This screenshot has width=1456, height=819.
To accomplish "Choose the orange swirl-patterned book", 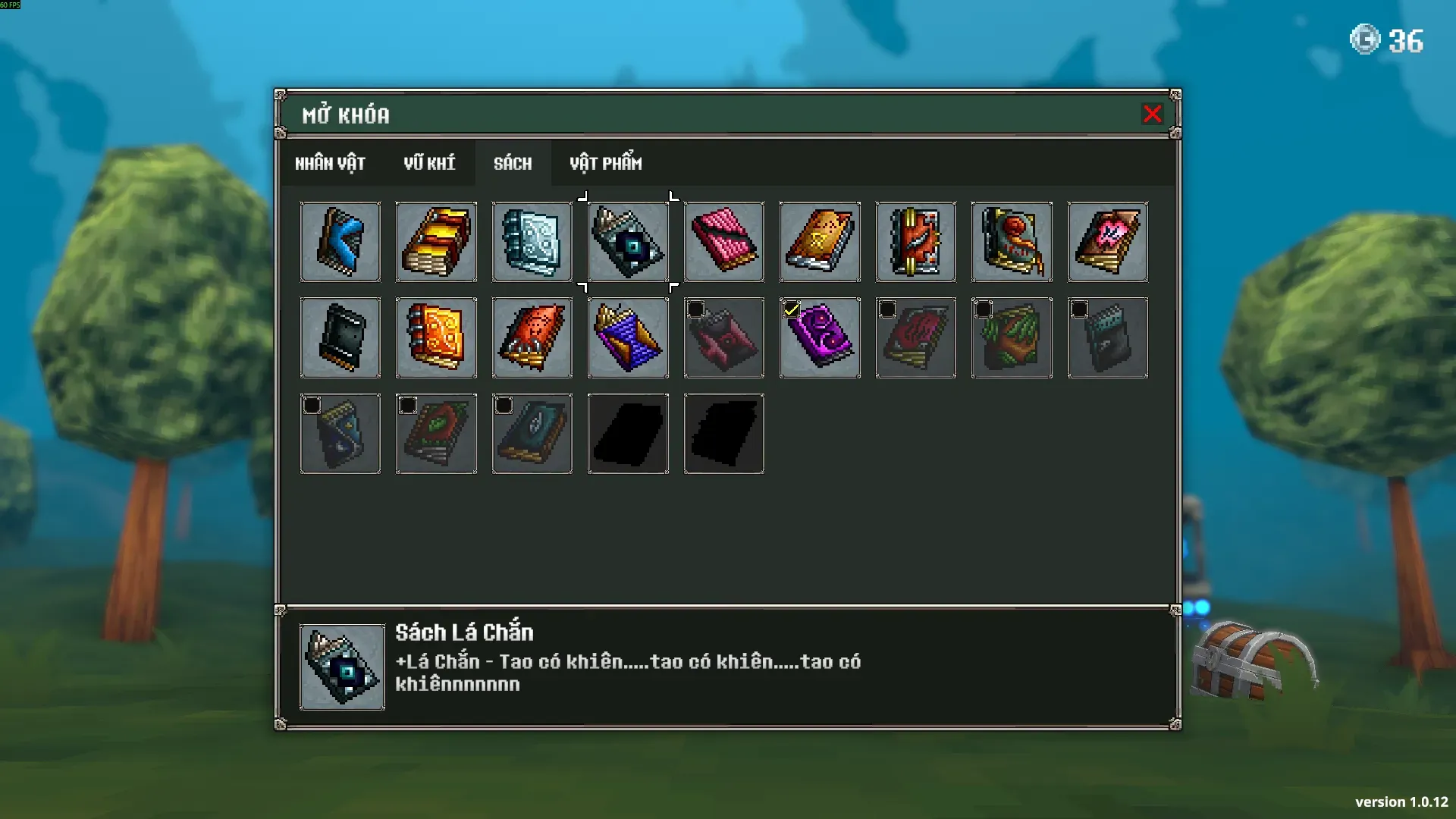I will click(436, 337).
